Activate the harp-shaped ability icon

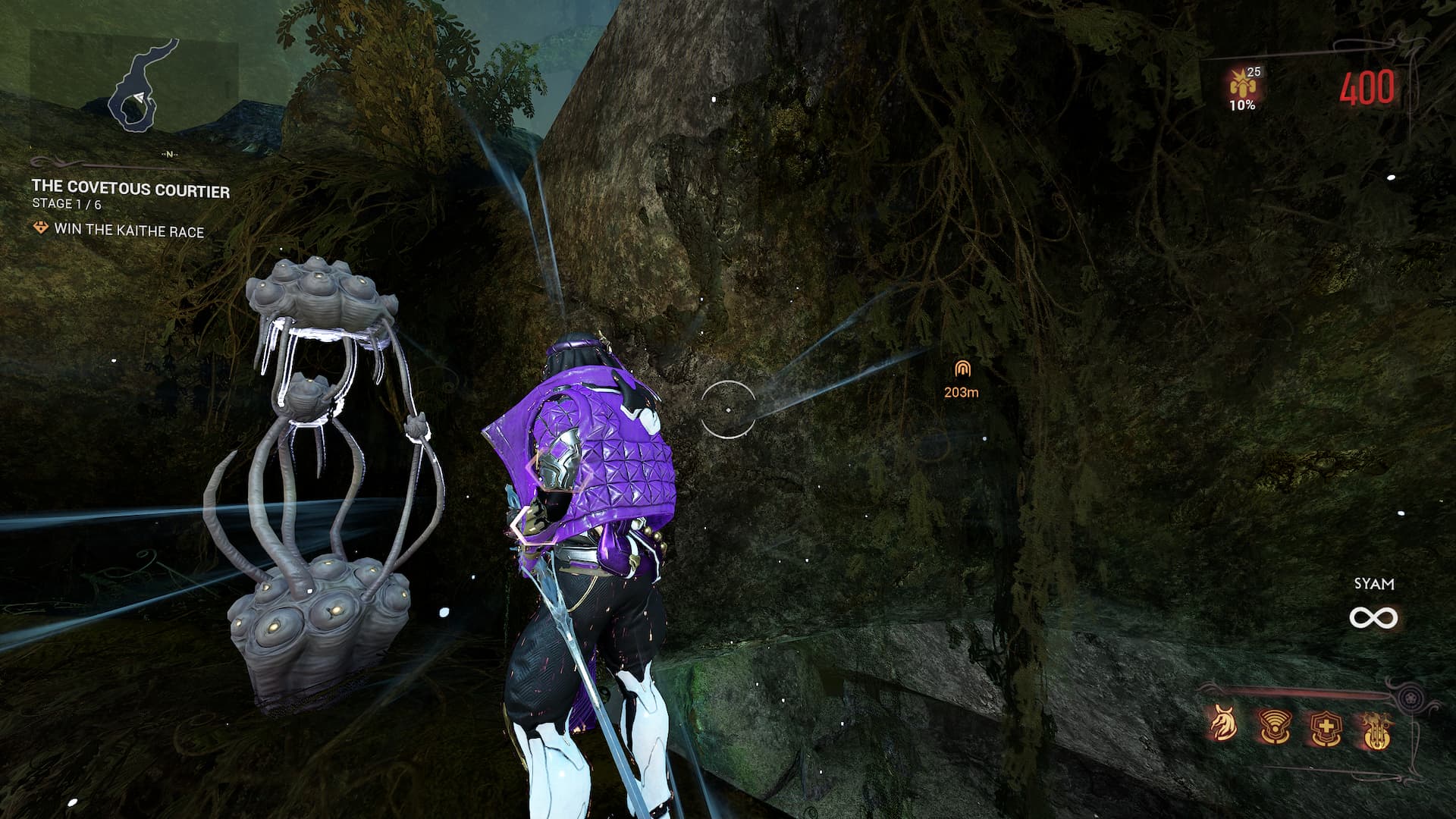pyautogui.click(x=1373, y=726)
